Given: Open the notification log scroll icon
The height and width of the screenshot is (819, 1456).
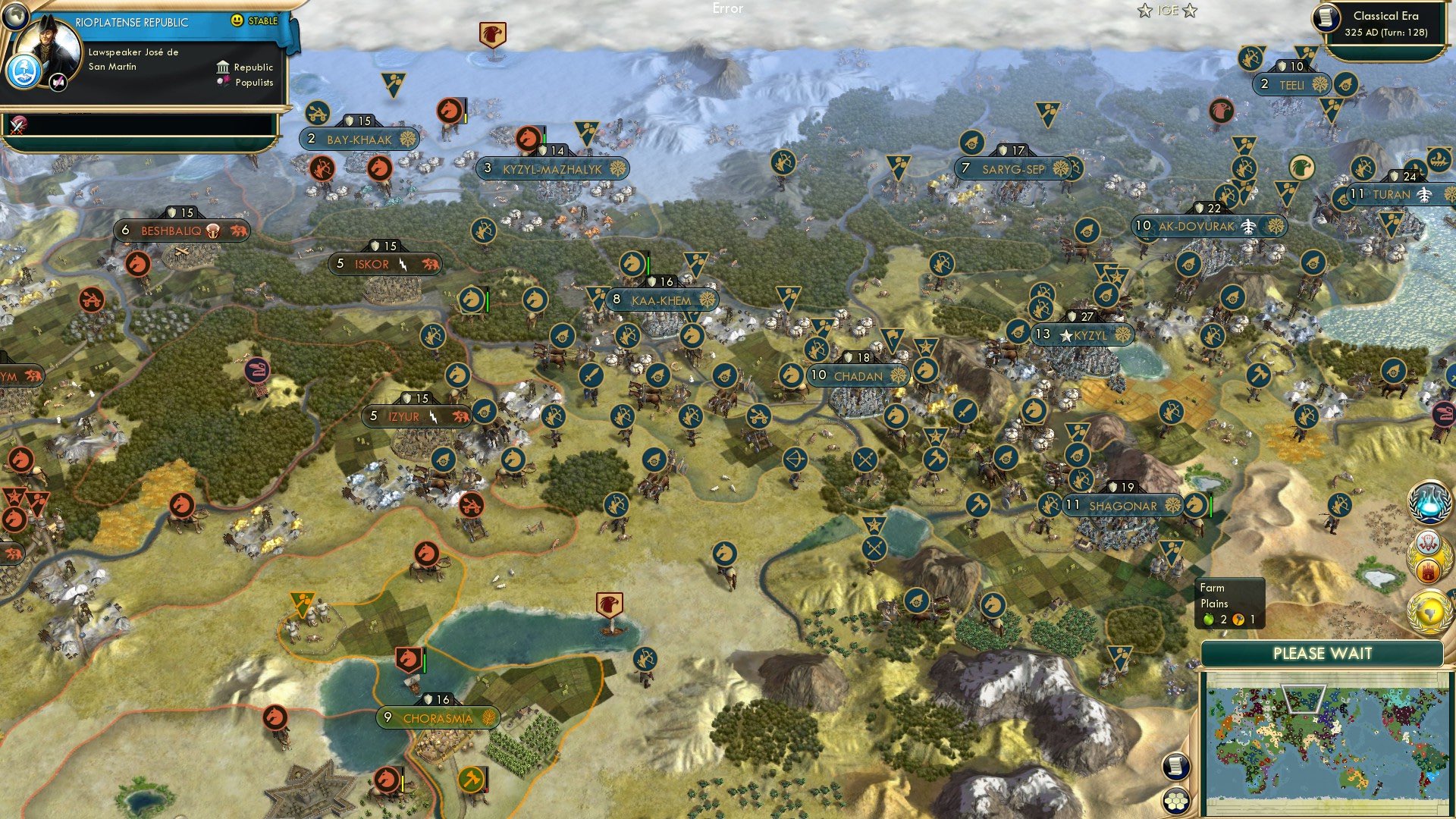Looking at the screenshot, I should click(1175, 765).
